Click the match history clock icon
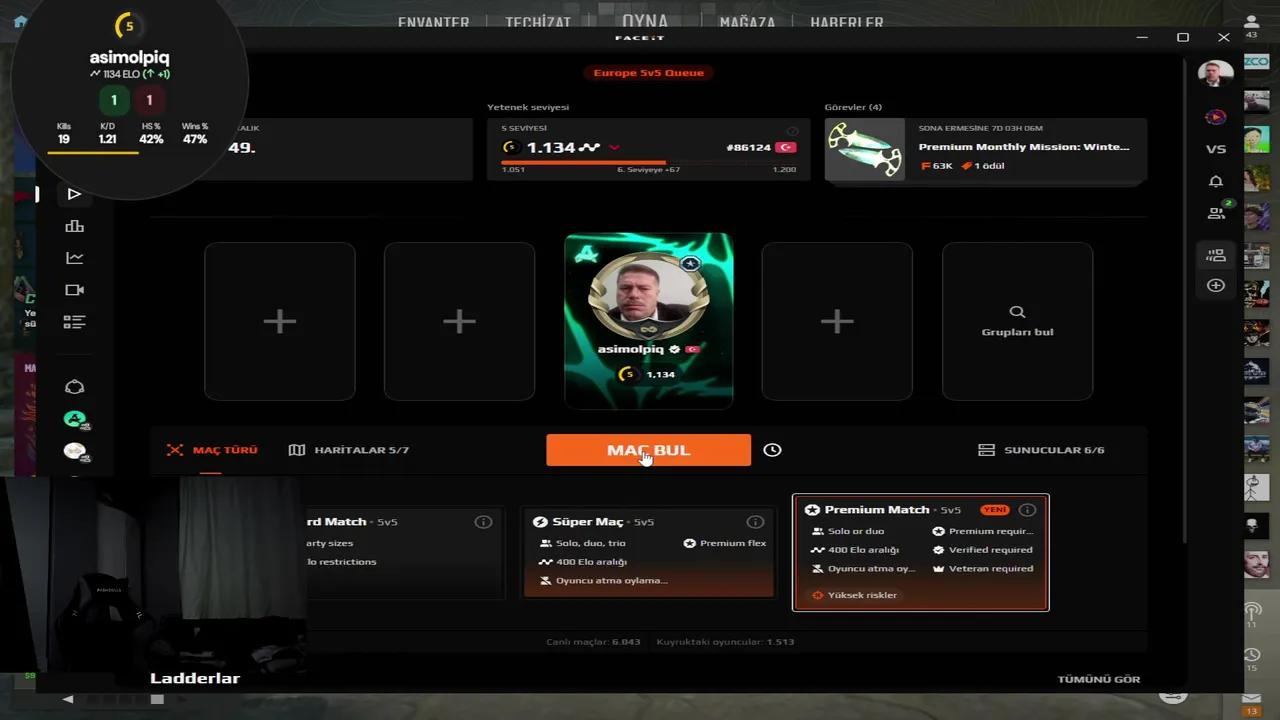Screen dimensions: 1280x720 point(772,450)
